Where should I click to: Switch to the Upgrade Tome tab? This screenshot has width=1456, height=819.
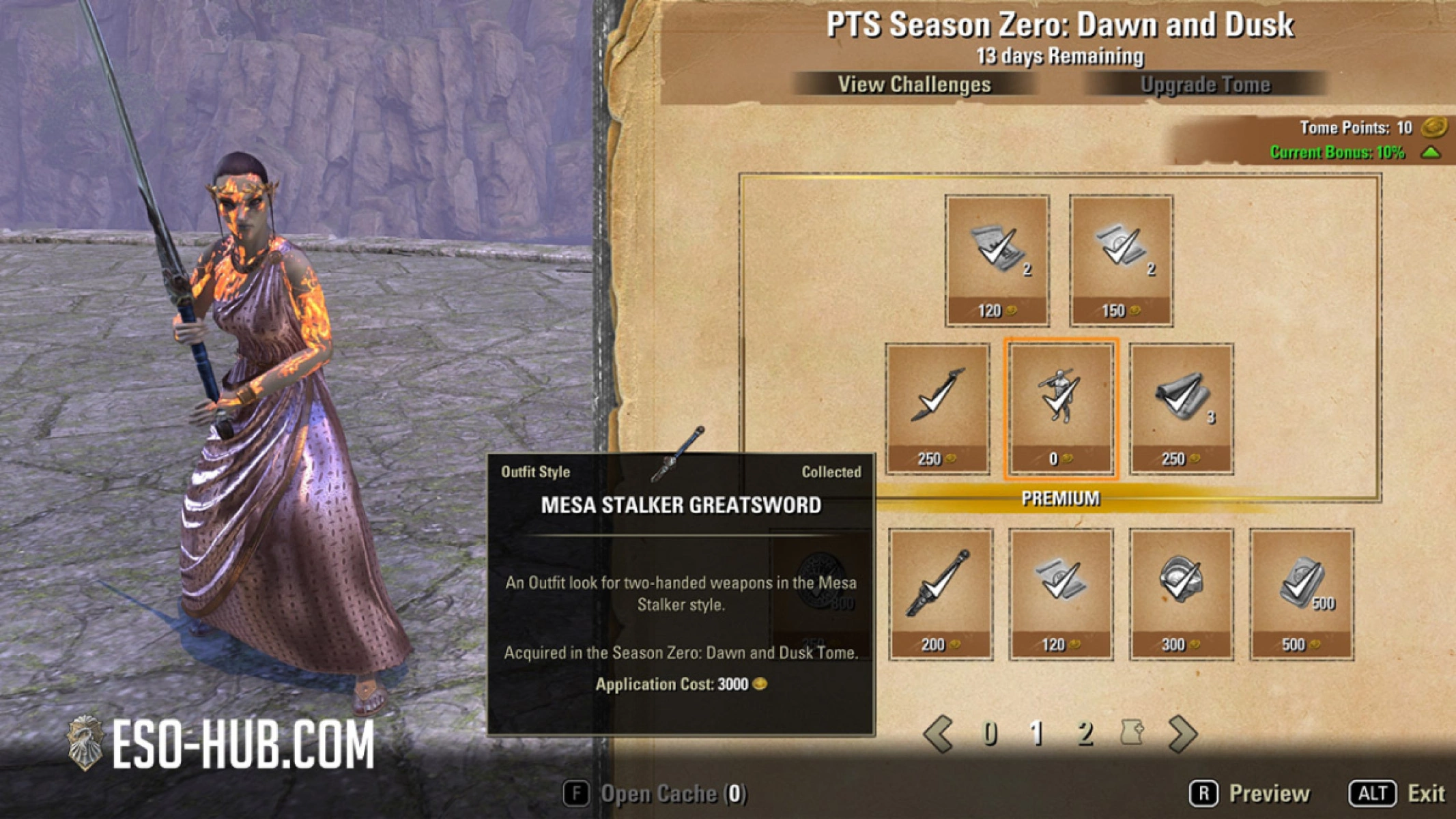coord(1205,85)
